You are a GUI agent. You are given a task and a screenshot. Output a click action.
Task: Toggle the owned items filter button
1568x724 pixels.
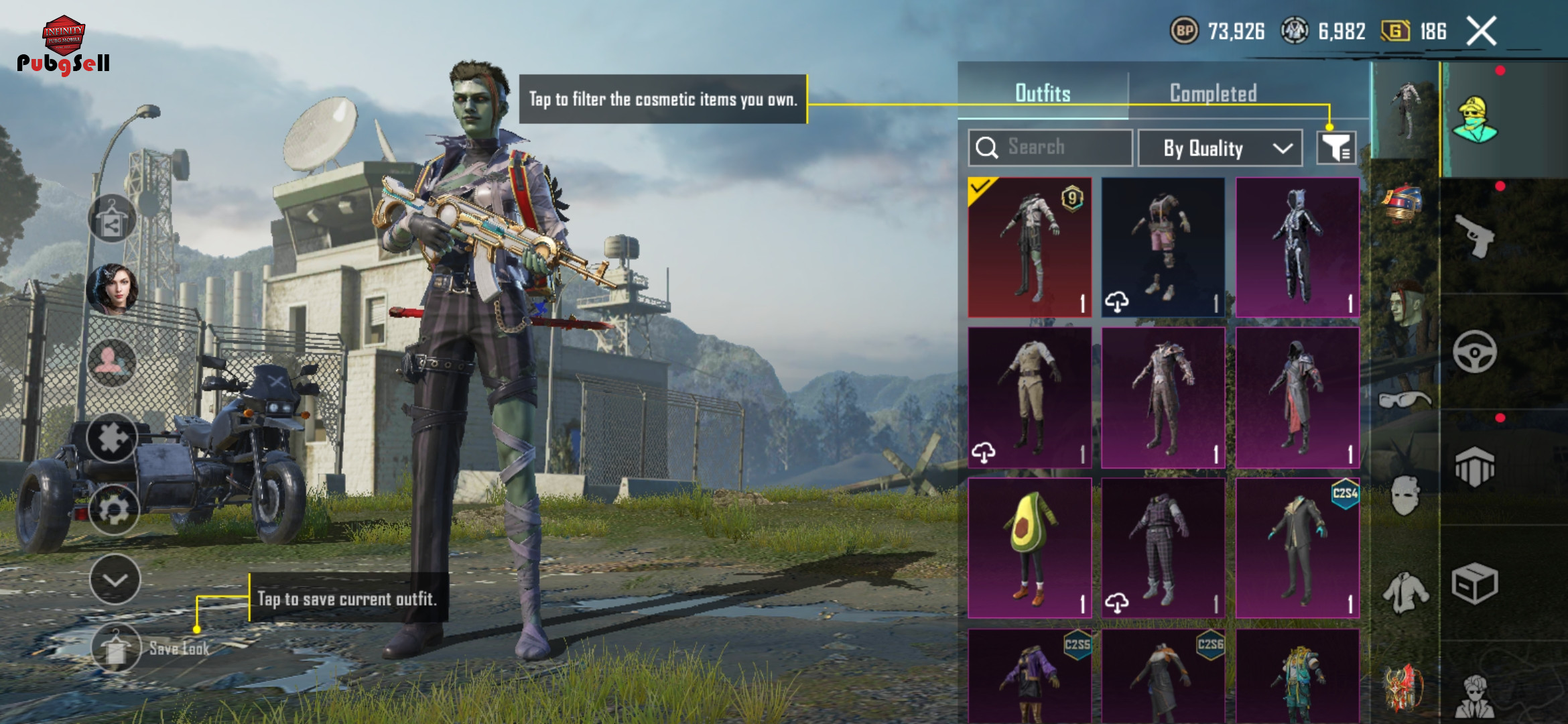coord(1336,147)
